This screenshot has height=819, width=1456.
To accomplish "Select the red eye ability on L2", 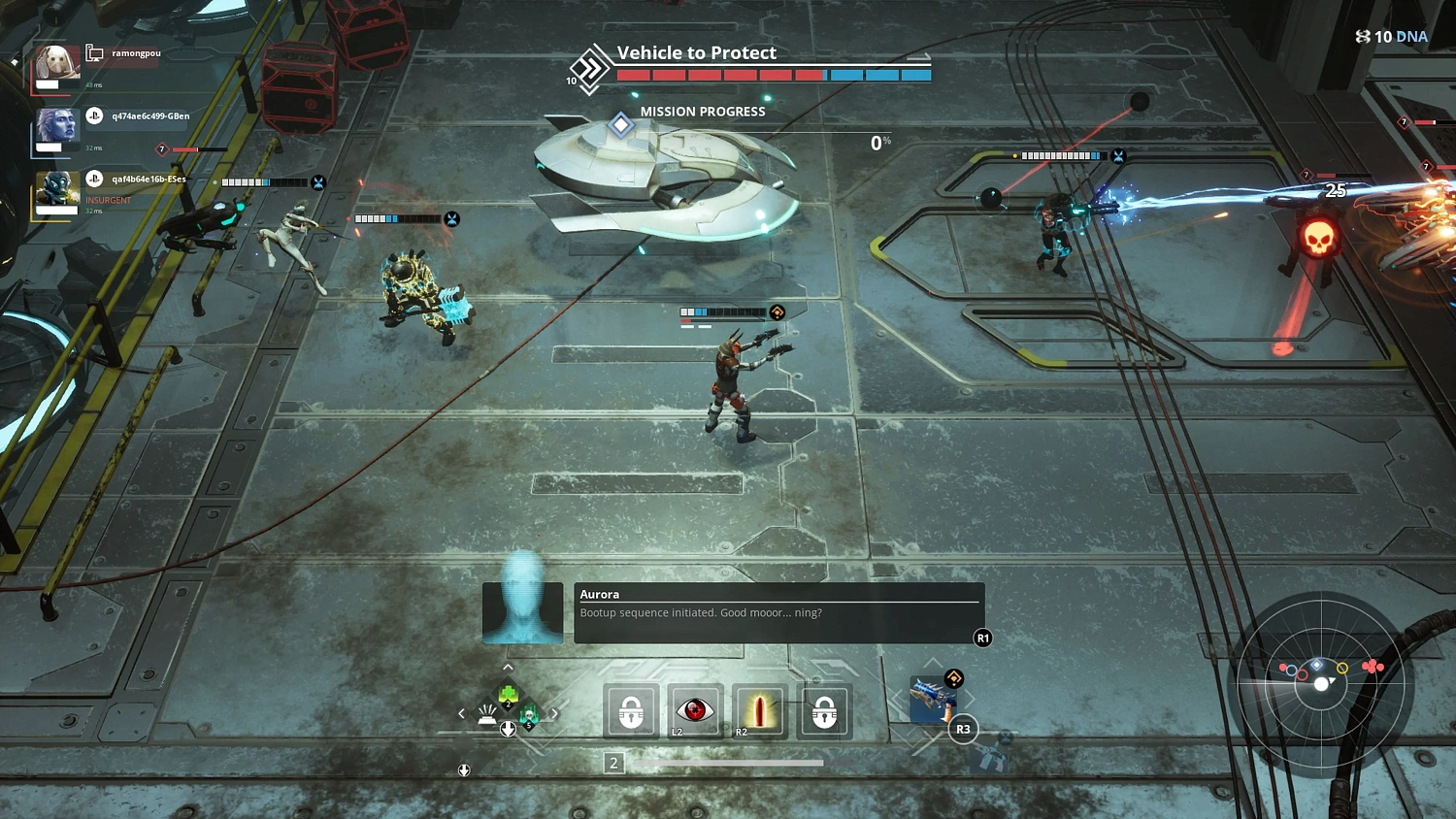I will [694, 711].
